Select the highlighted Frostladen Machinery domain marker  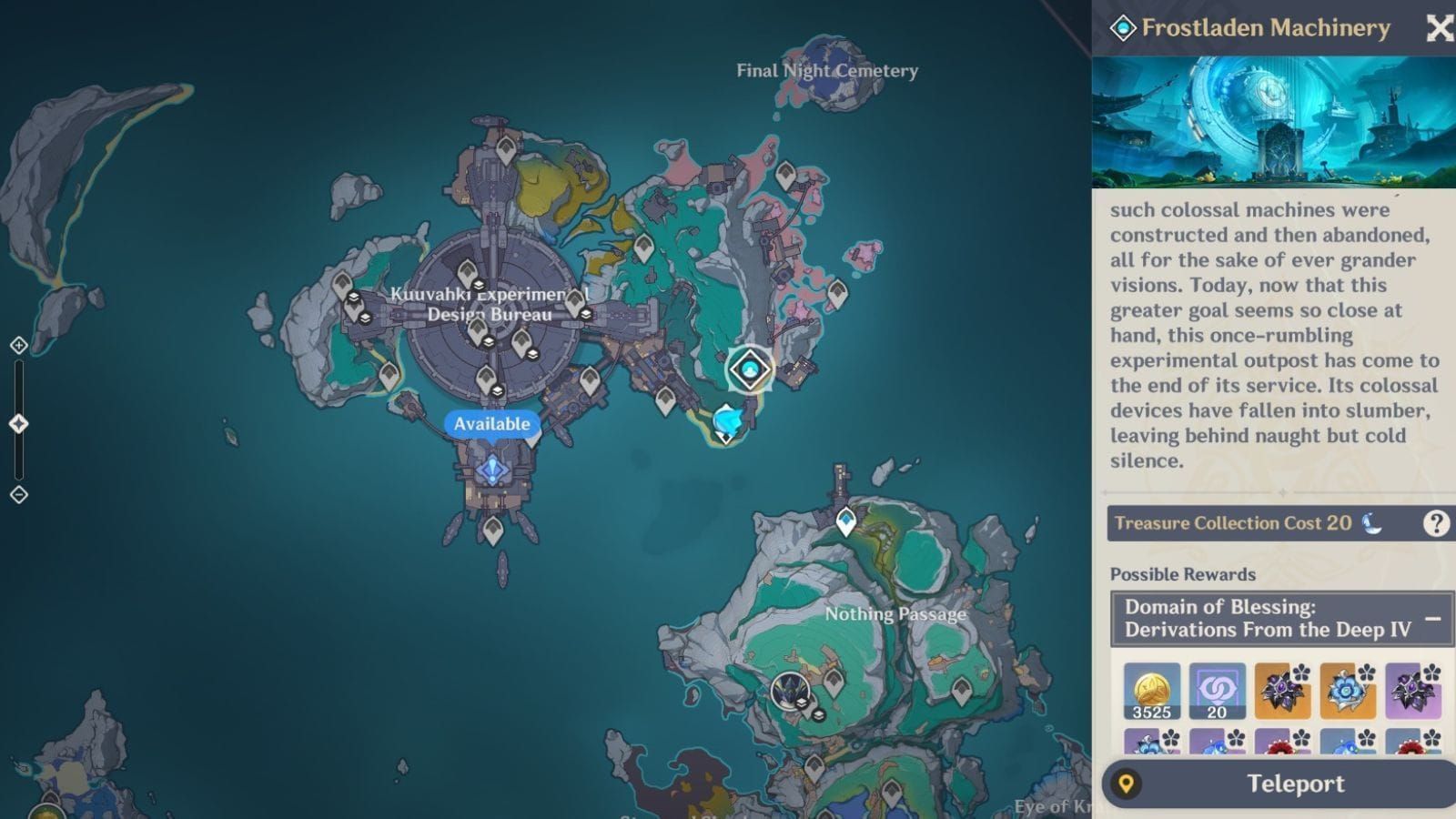click(748, 369)
